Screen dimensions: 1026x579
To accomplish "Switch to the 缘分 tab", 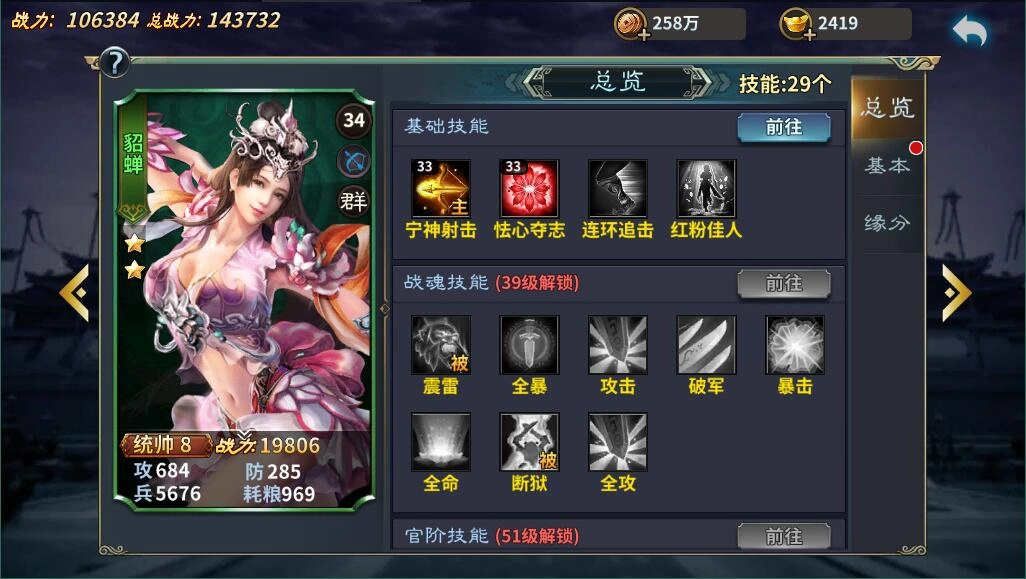I will tap(887, 223).
